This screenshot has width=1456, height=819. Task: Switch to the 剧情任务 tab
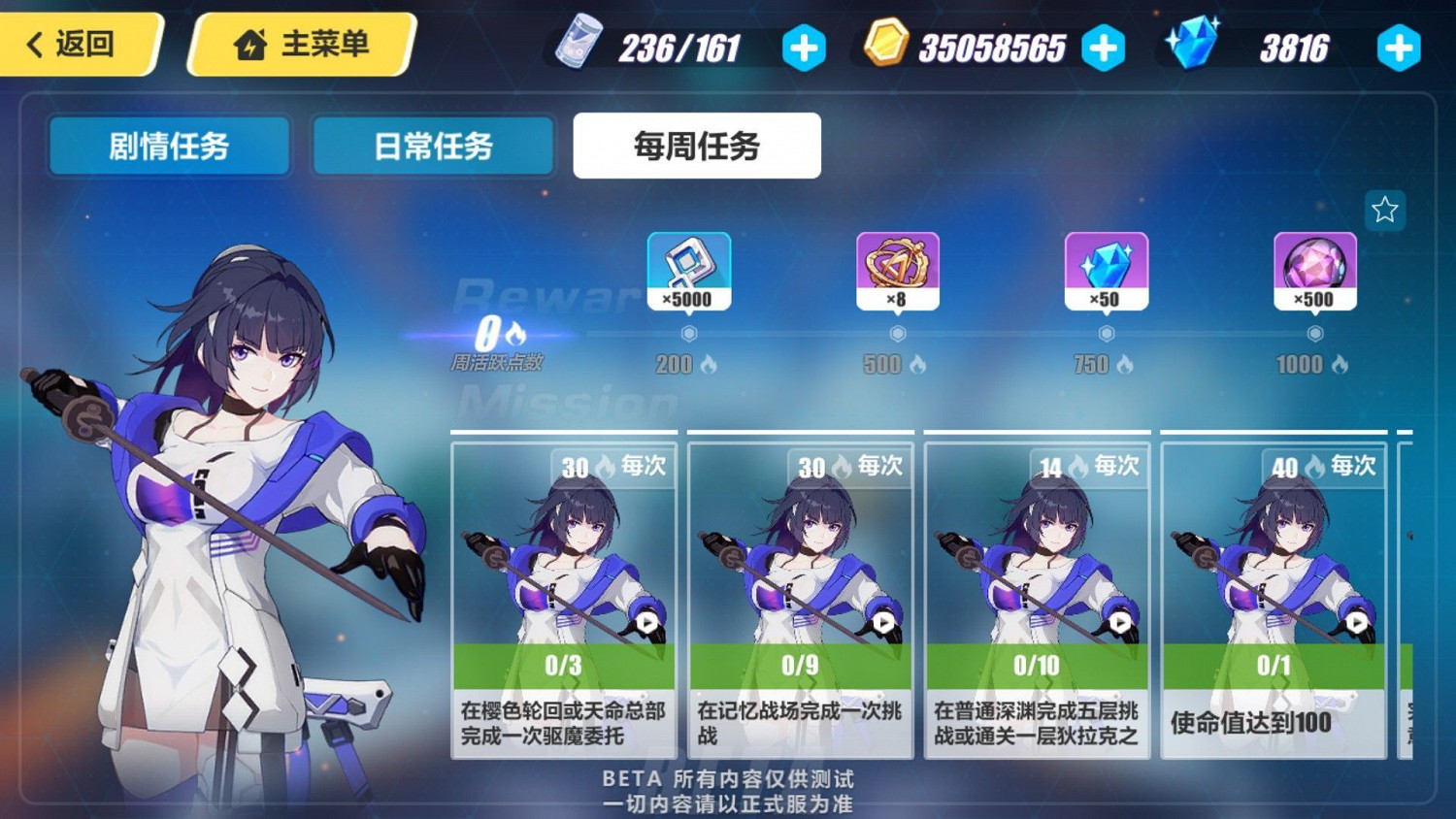point(169,146)
